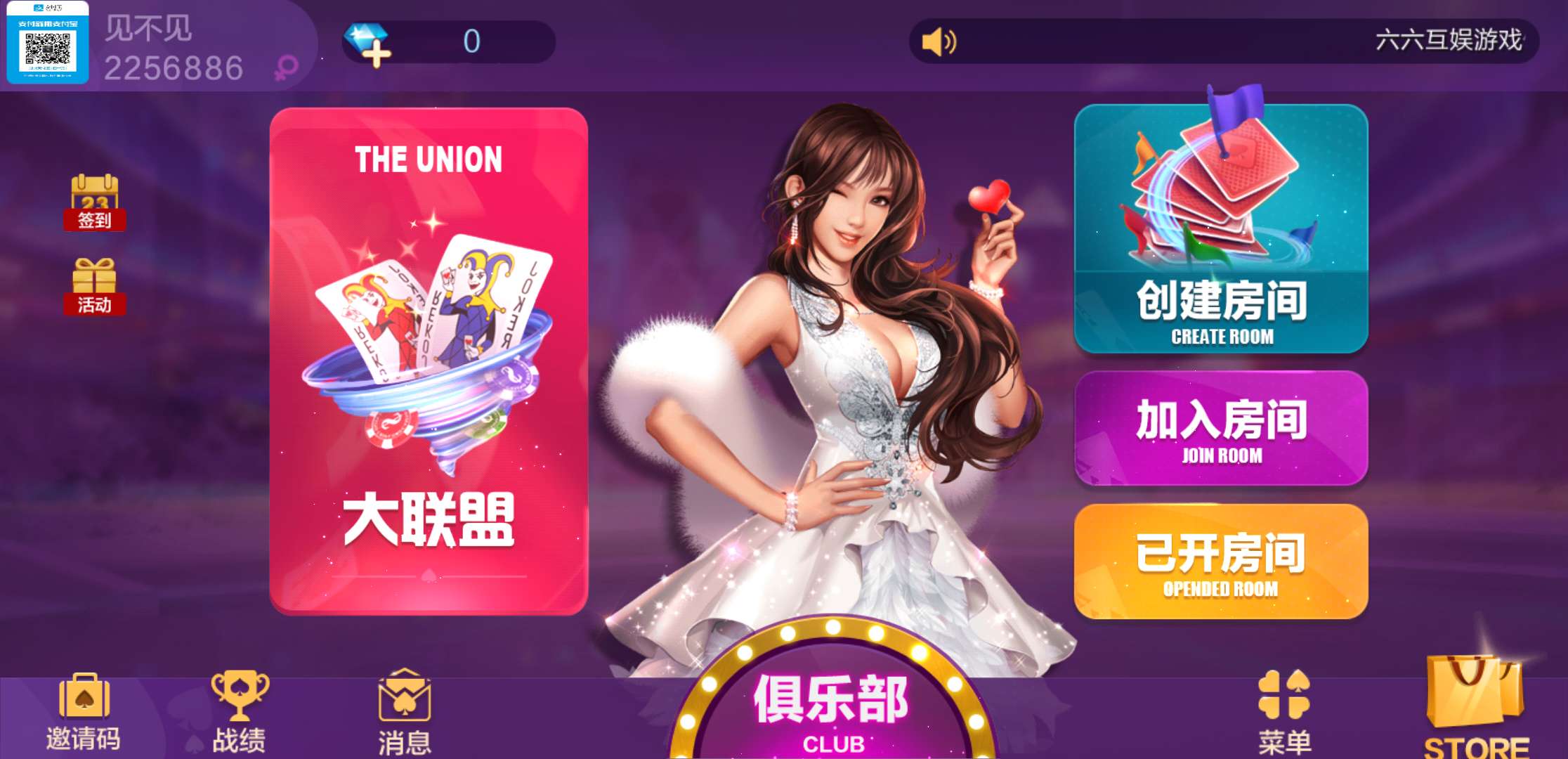Click player ID 2256886
The image size is (1568, 759).
(172, 67)
